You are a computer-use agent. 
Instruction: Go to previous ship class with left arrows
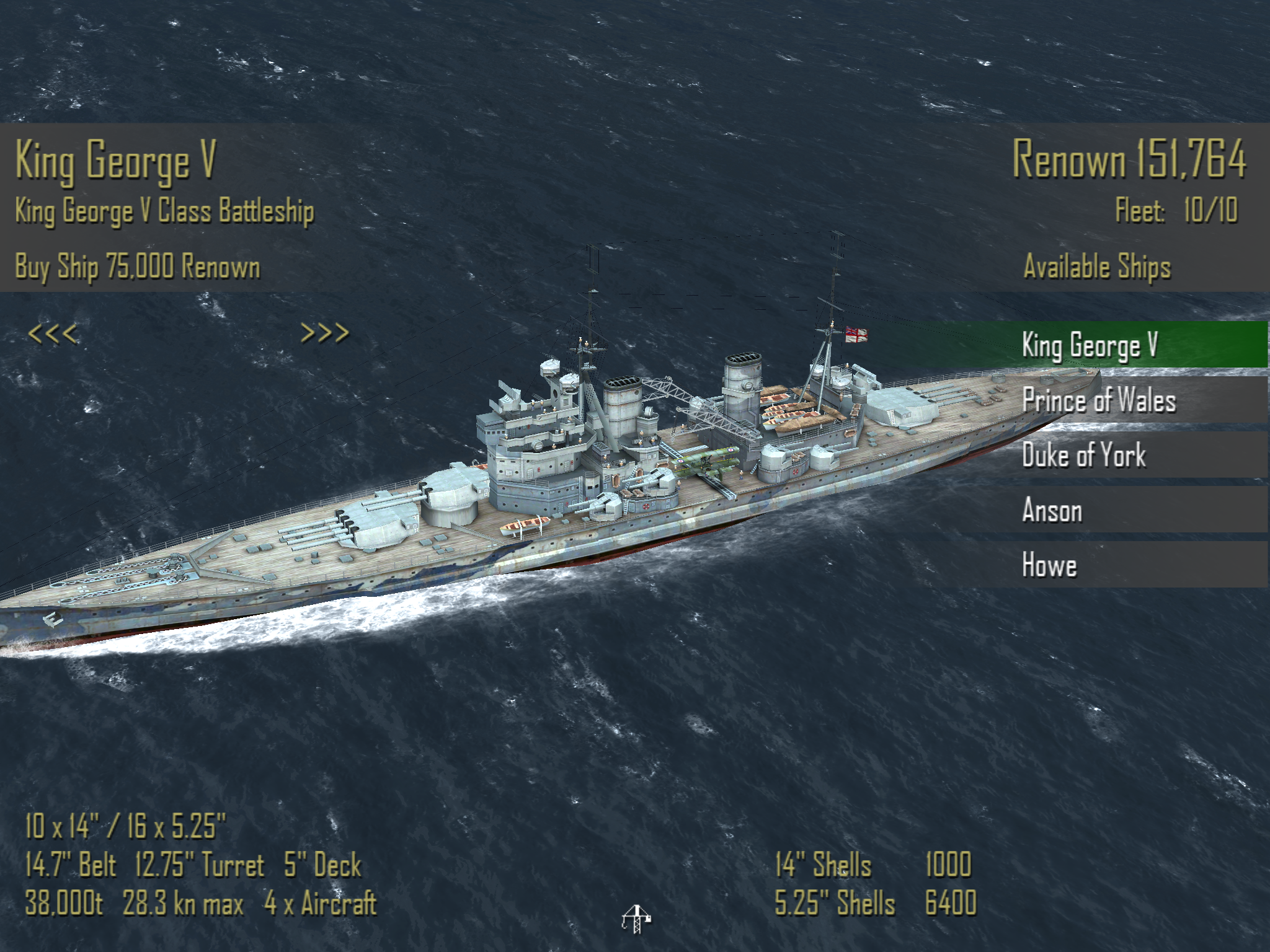53,334
